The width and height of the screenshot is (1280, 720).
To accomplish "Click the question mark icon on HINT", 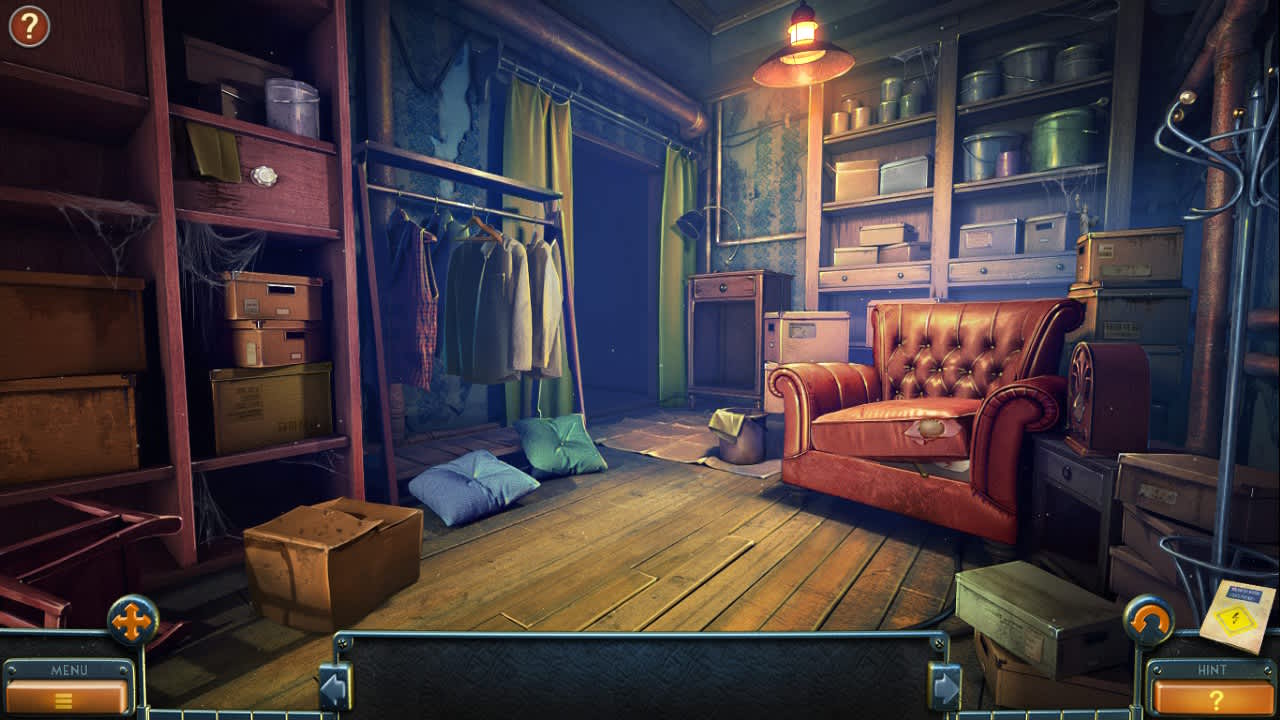I will [1216, 698].
